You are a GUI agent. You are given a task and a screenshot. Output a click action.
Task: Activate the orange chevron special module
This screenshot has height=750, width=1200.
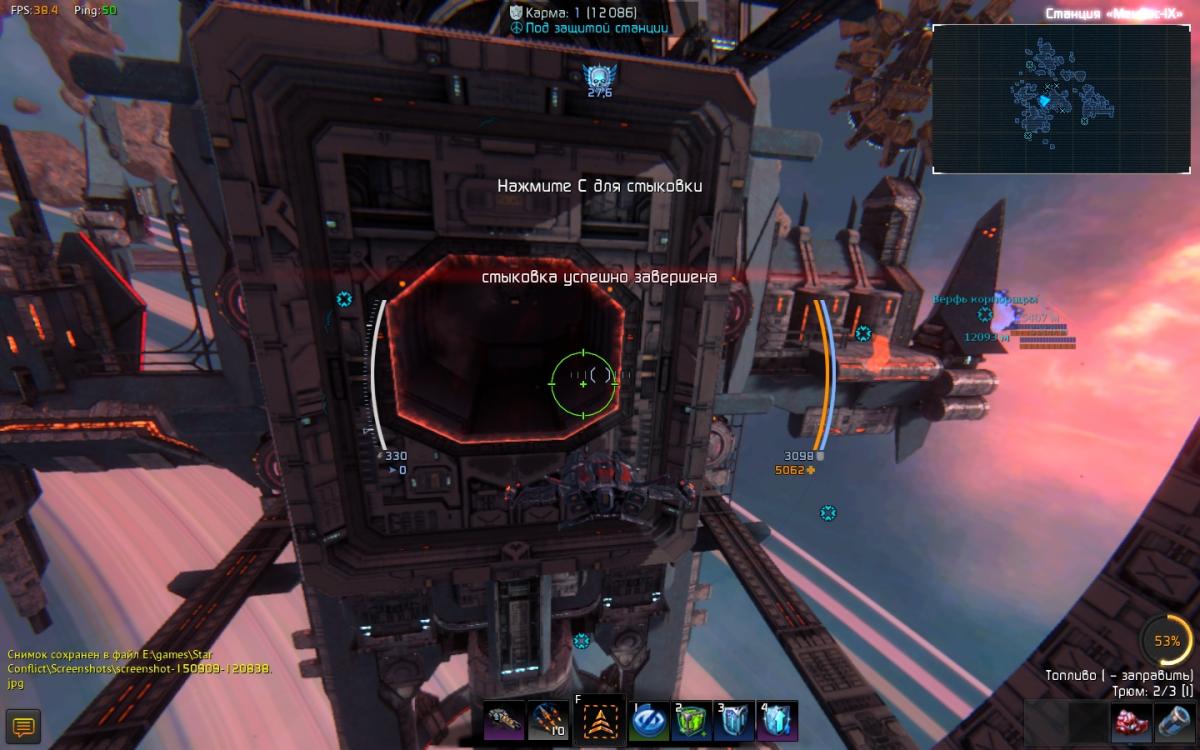(600, 720)
